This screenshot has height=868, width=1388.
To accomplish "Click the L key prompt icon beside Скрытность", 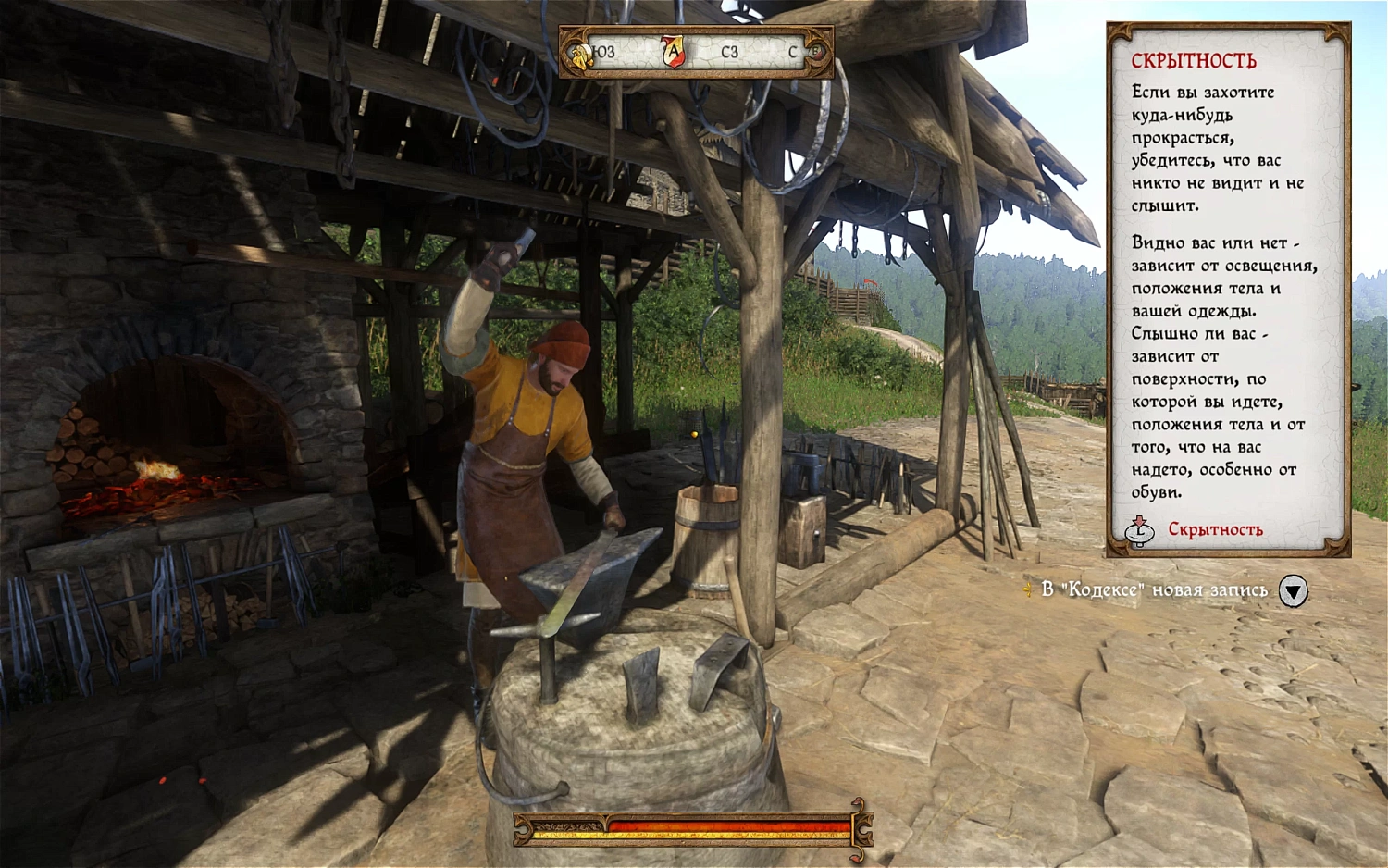I will 1140,531.
